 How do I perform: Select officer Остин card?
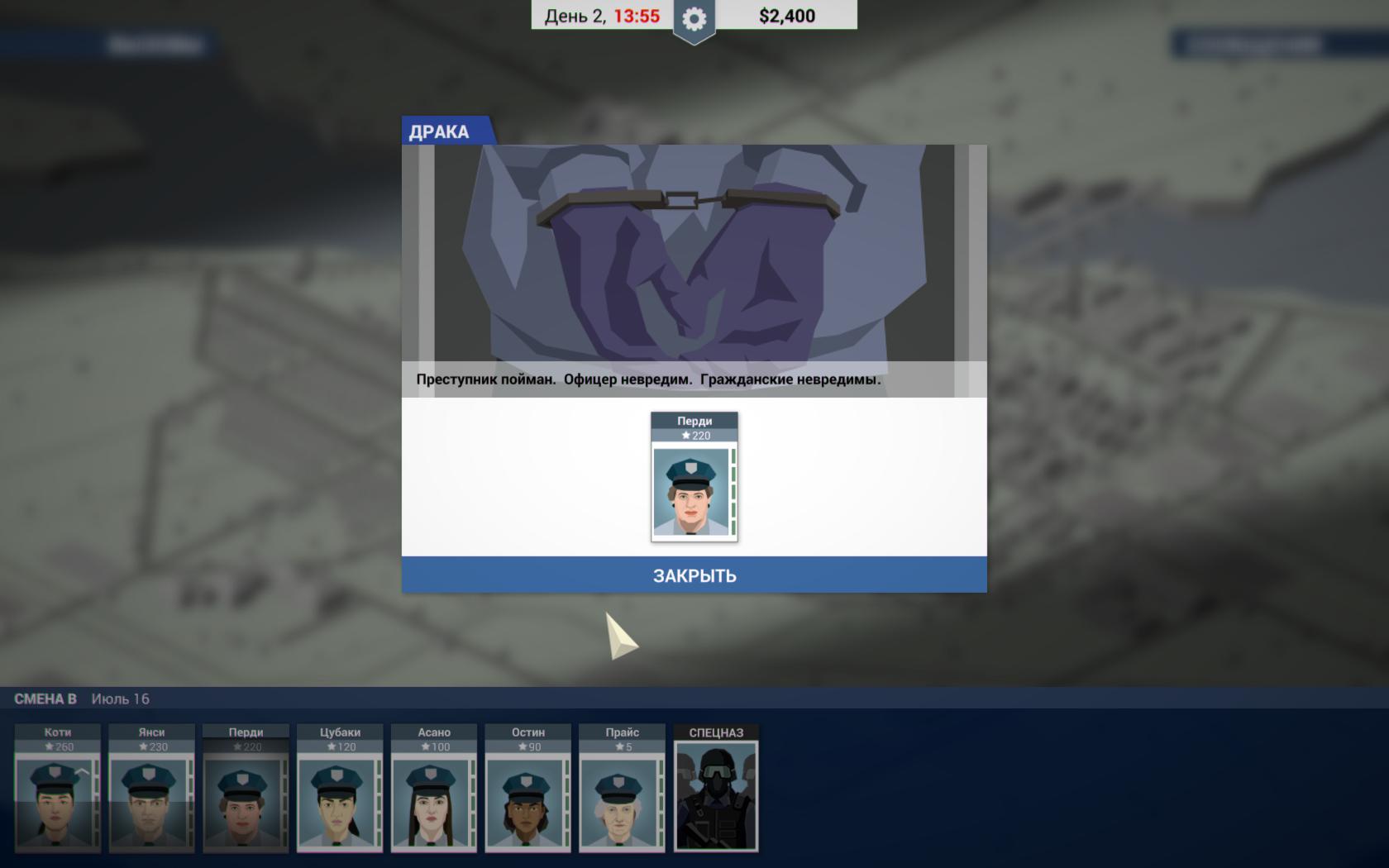point(528,789)
